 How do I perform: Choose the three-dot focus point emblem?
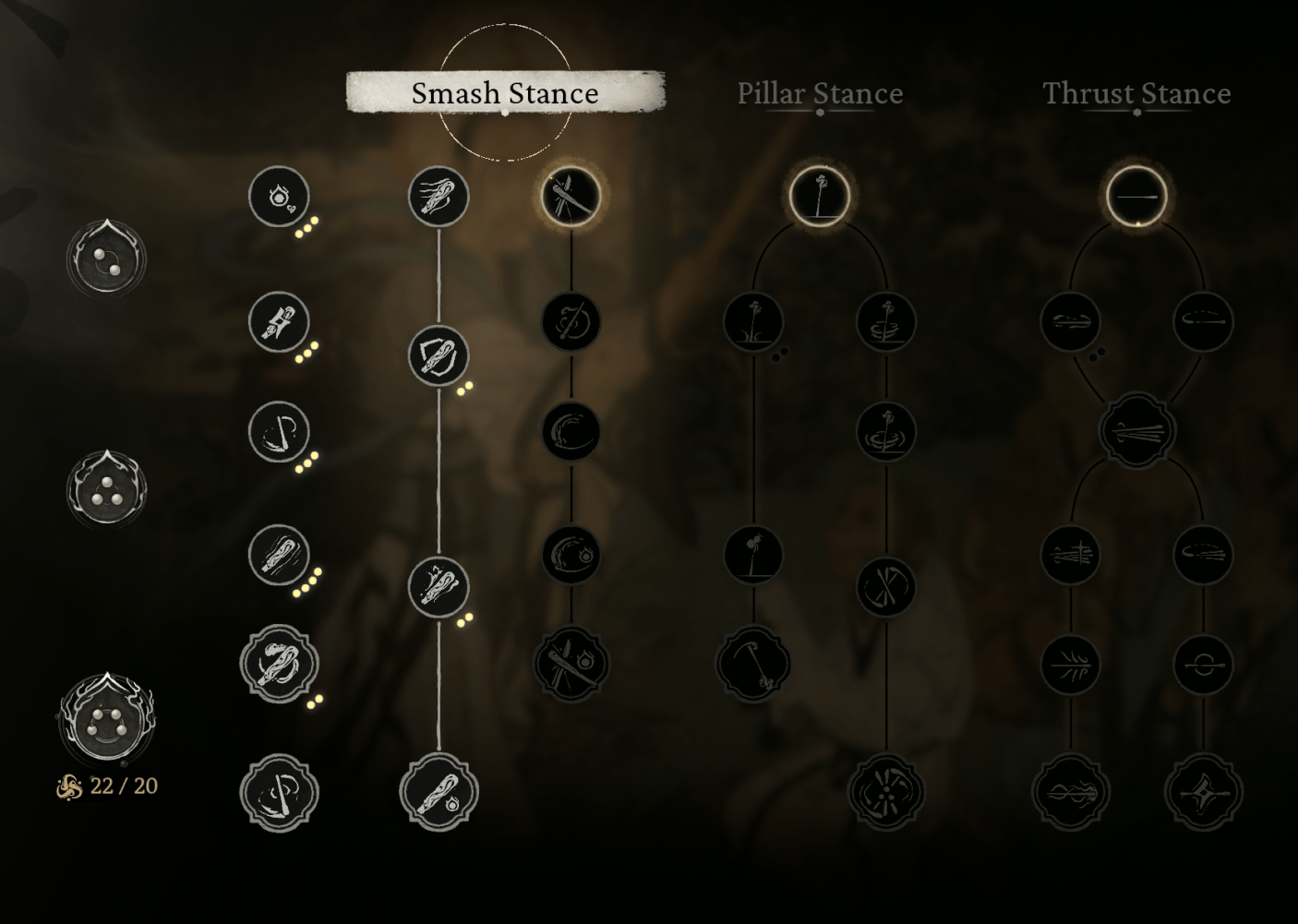[x=106, y=490]
